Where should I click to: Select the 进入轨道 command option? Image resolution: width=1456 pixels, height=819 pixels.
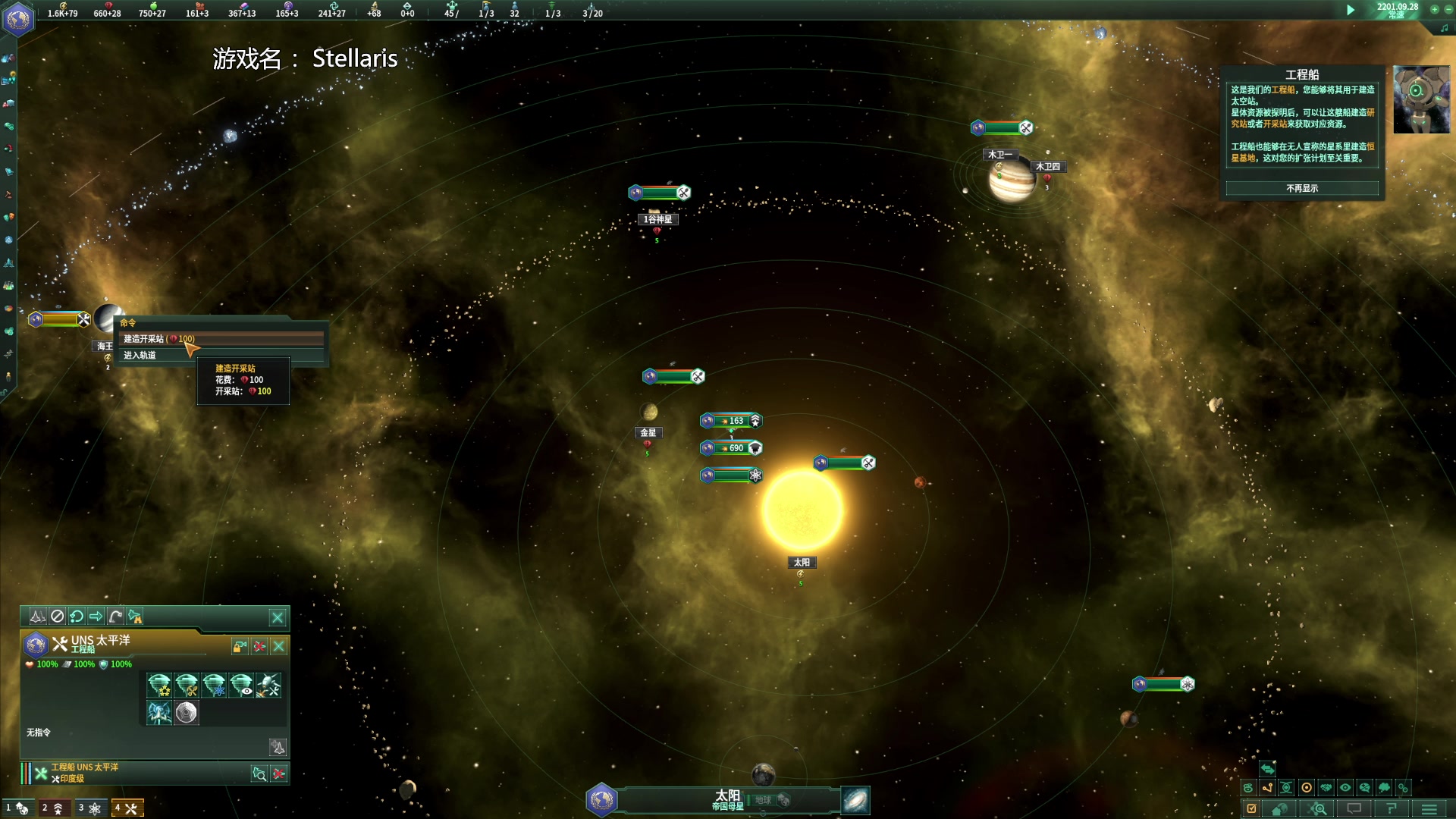(x=140, y=355)
